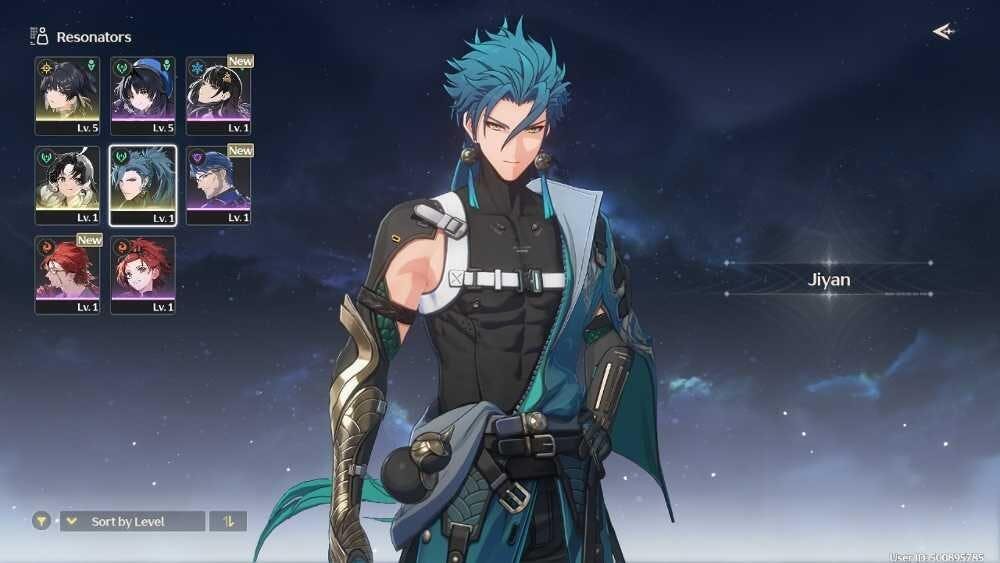Open the Sort by Level dropdown

point(132,521)
